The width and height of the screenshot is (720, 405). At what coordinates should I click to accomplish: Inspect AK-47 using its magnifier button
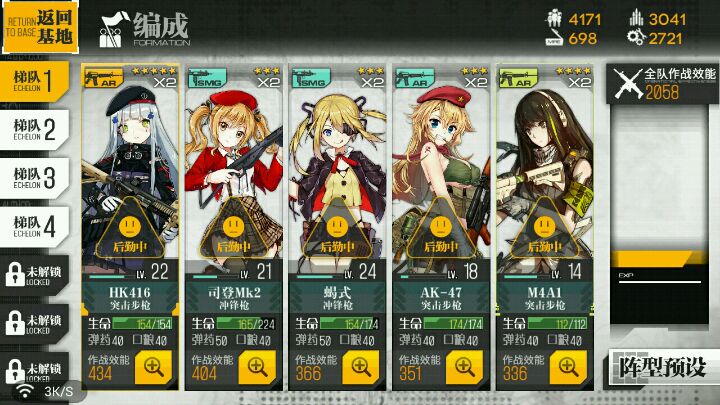[x=466, y=366]
